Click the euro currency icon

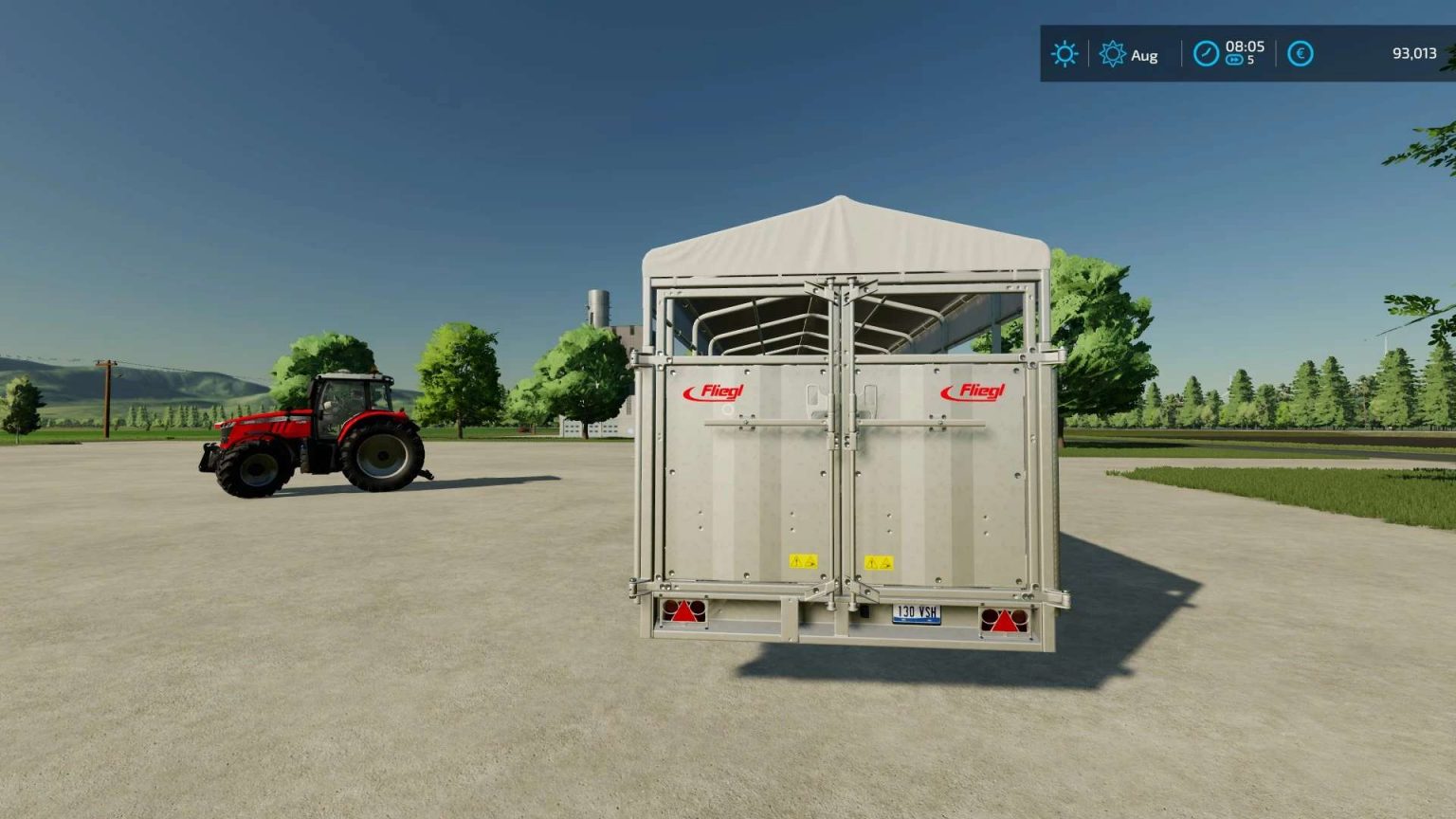click(x=1300, y=54)
